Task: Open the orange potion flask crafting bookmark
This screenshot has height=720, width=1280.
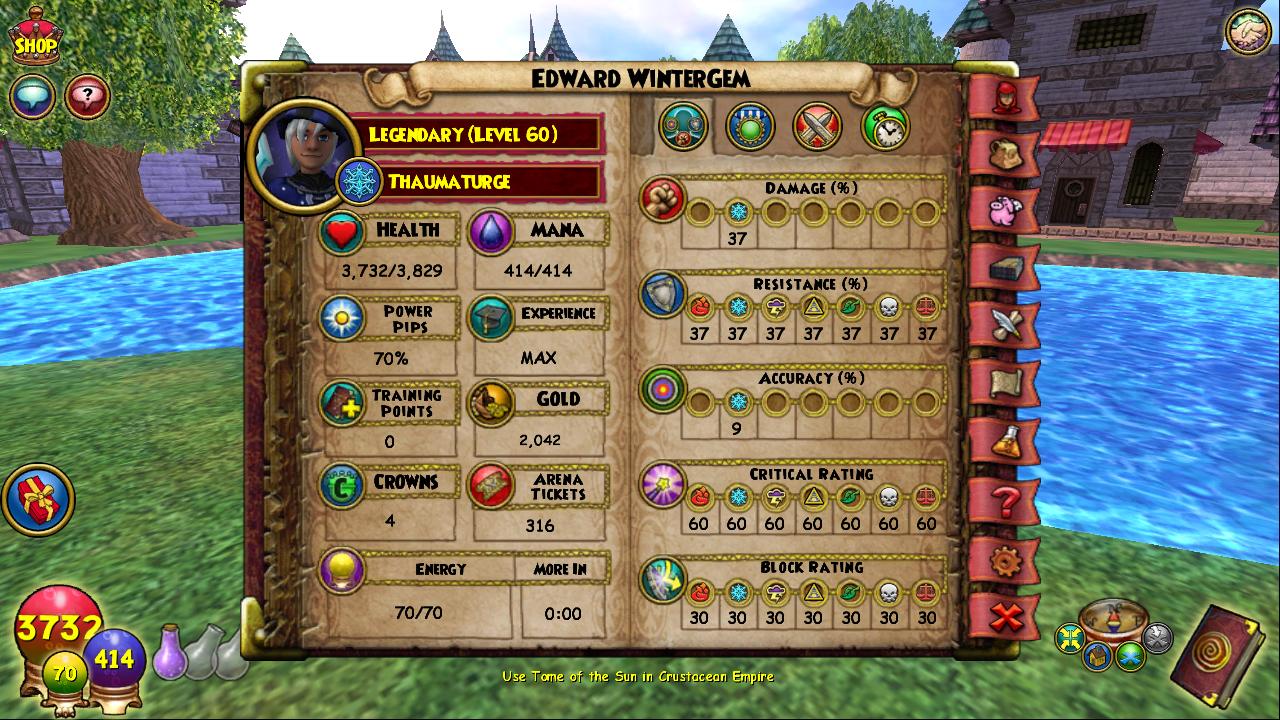Action: [x=1002, y=440]
